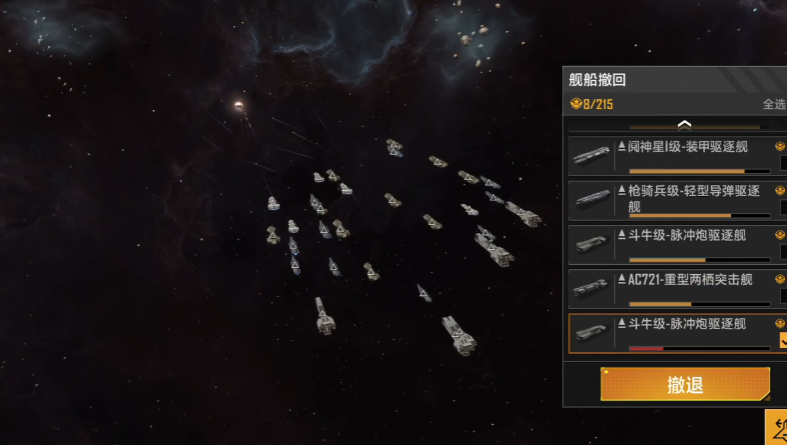Collapse the list with the up arrow
Screen dimensions: 787x445
(685, 124)
